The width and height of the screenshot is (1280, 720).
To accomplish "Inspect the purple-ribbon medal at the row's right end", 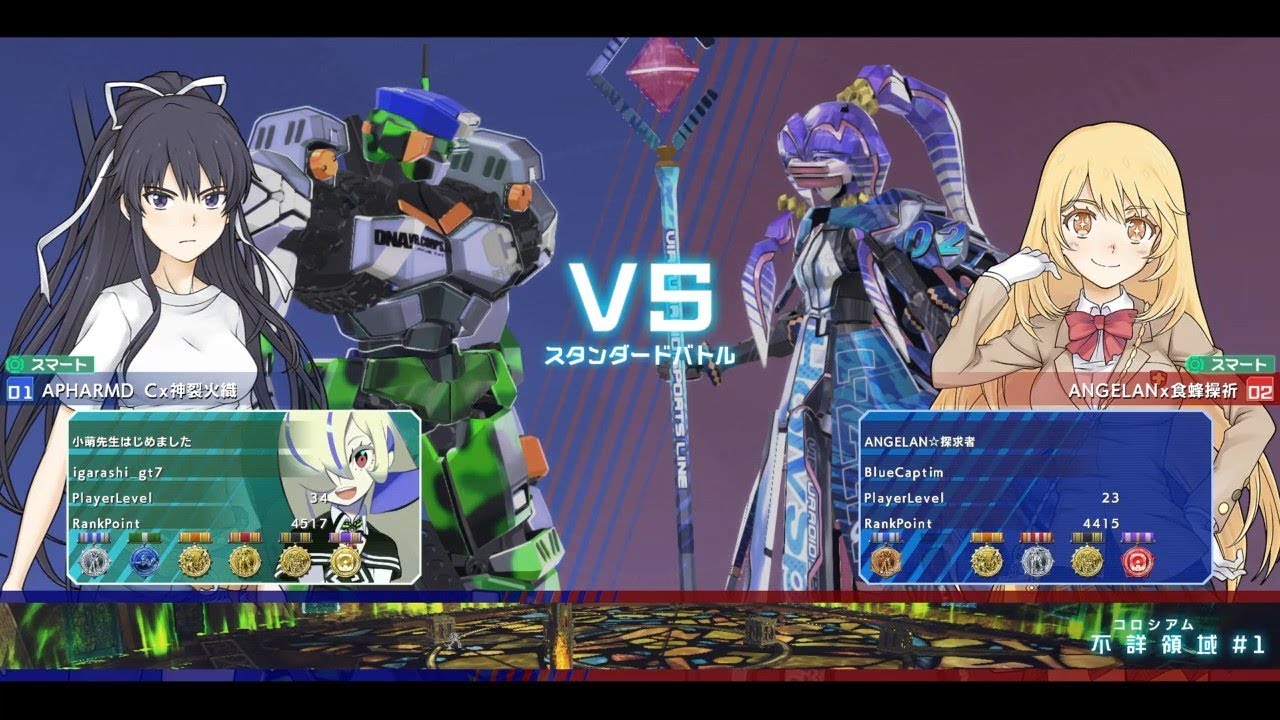I will tap(347, 560).
